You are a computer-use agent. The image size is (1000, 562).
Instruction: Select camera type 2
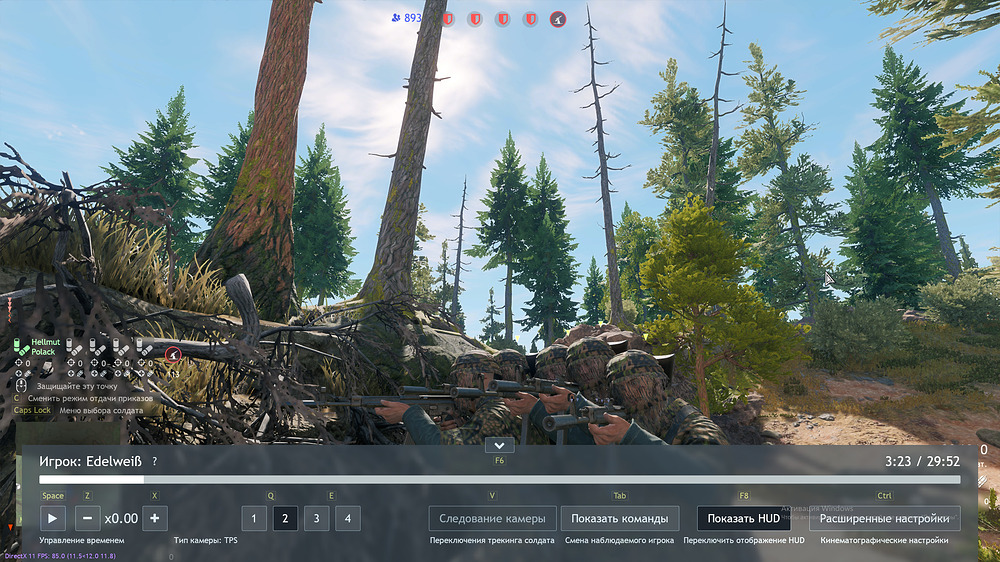(285, 518)
